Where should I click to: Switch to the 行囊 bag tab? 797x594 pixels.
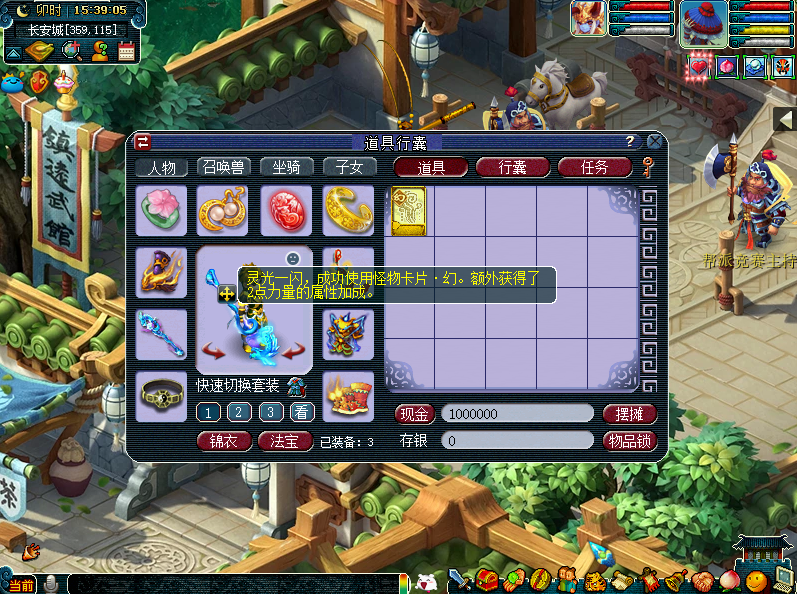point(512,167)
